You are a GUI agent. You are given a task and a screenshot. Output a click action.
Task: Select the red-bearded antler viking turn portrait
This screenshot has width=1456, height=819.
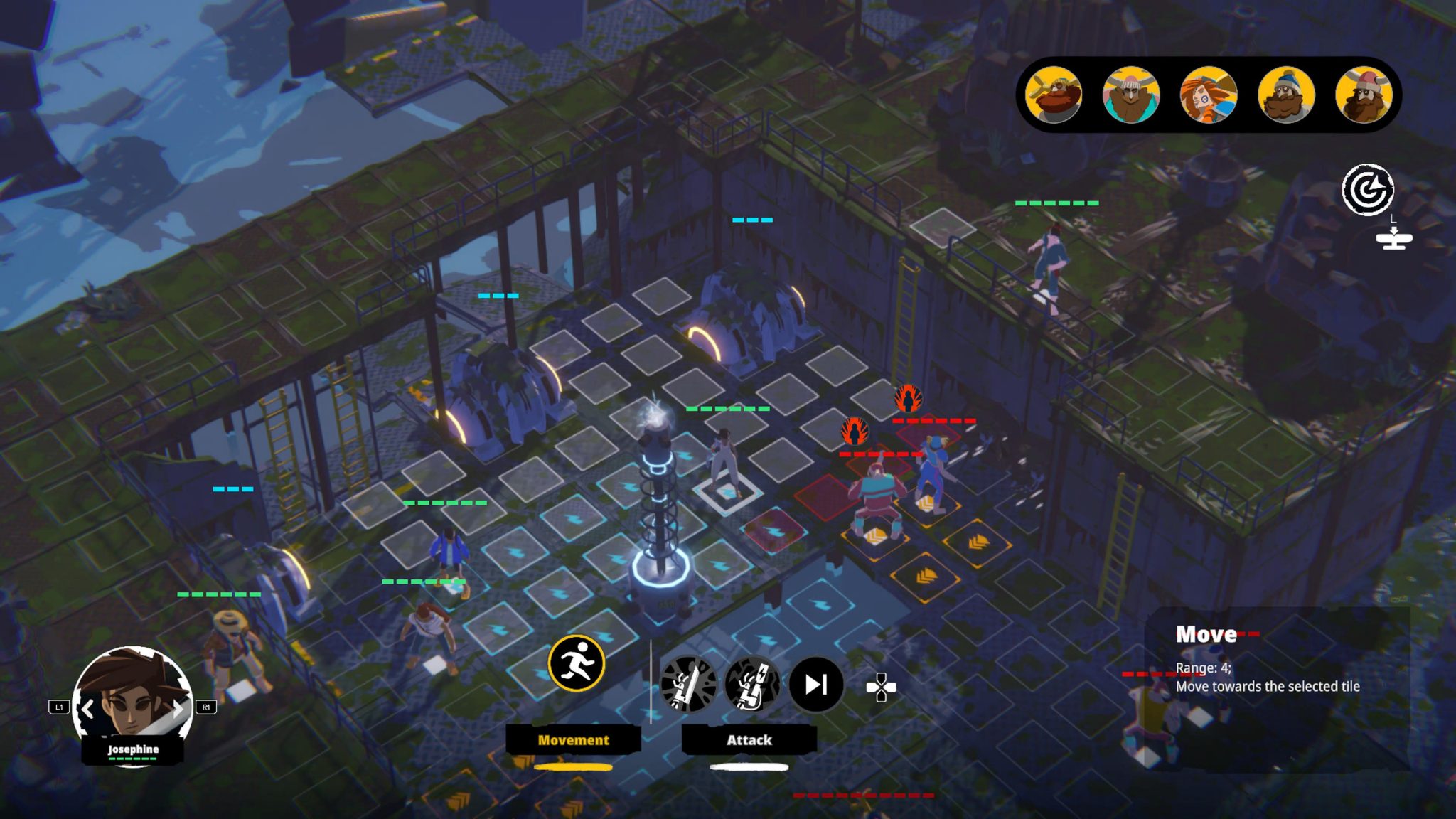(x=1054, y=95)
